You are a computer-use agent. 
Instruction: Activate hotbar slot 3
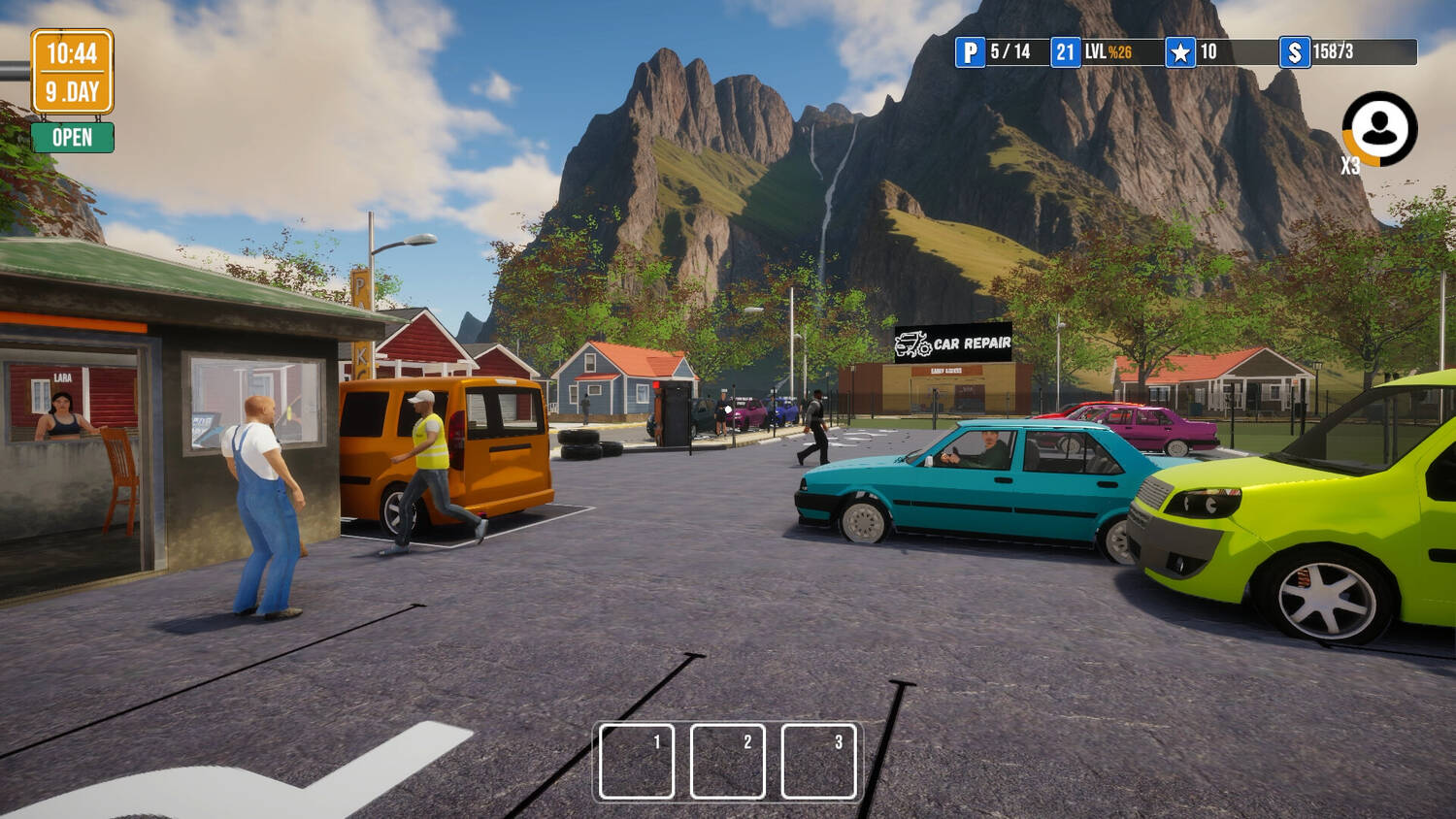[818, 761]
